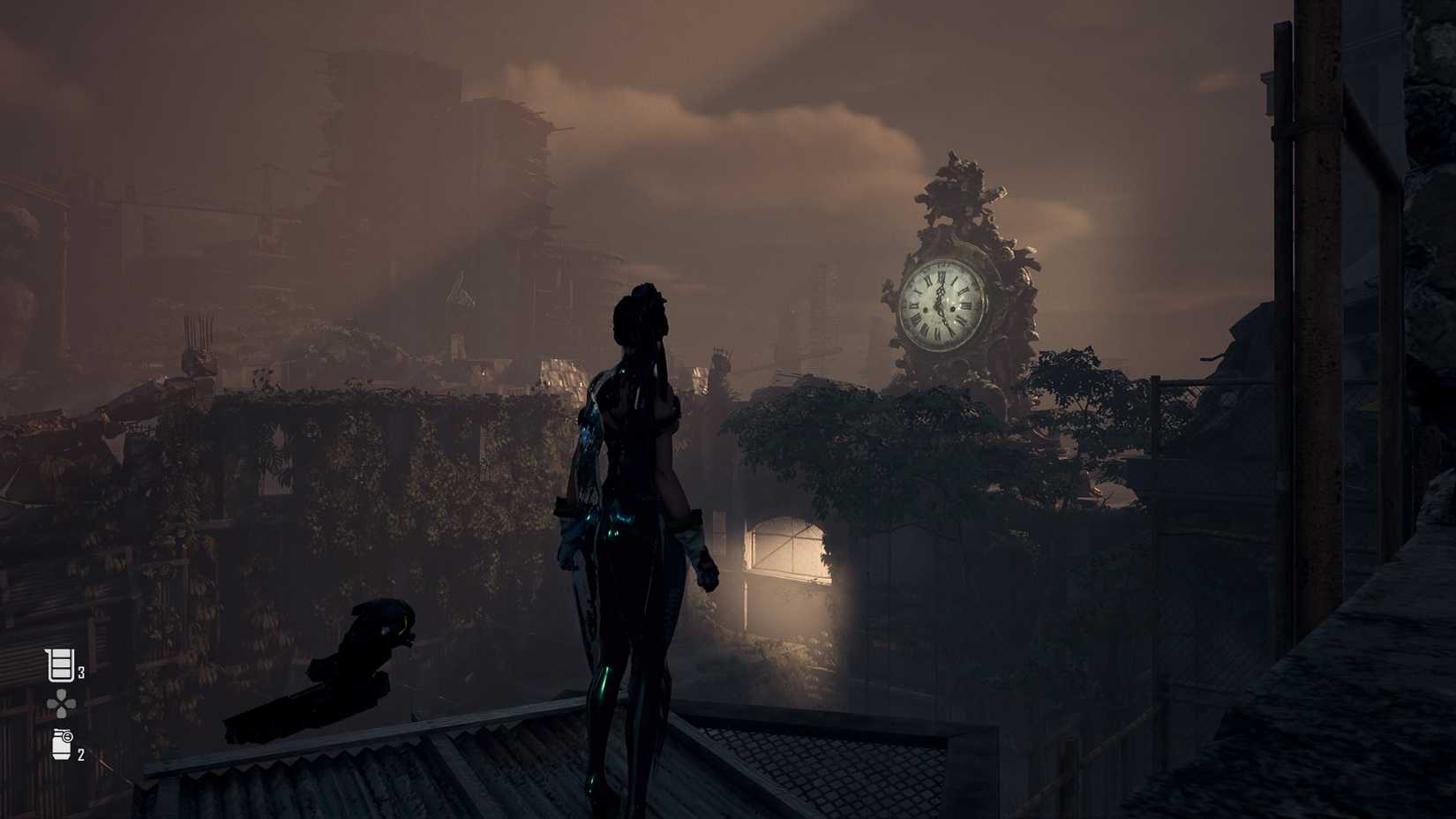Click the potion quantity counter showing 3
The width and height of the screenshot is (1456, 819).
[81, 672]
